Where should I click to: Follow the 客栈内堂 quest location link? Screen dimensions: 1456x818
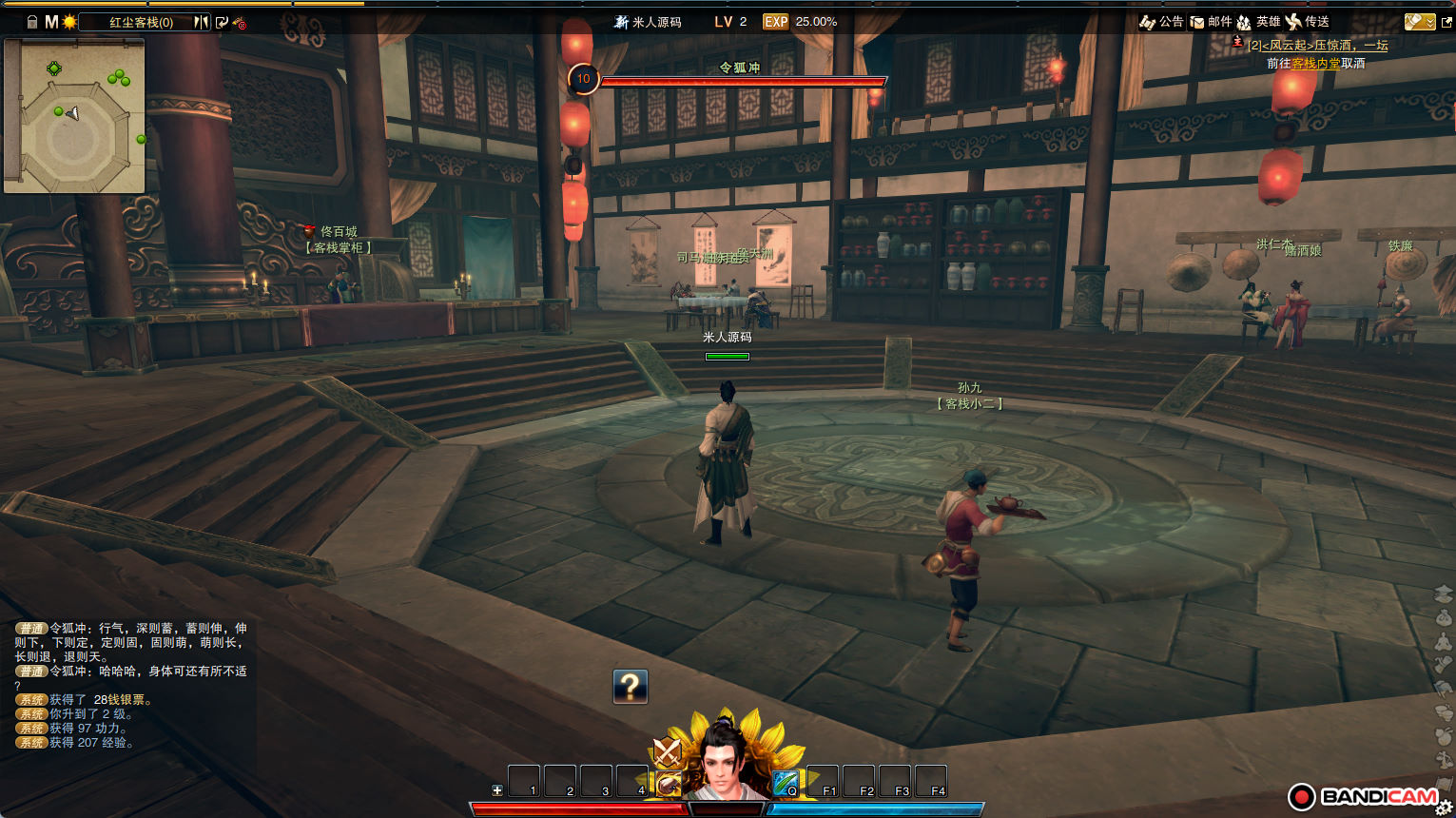click(x=1315, y=64)
